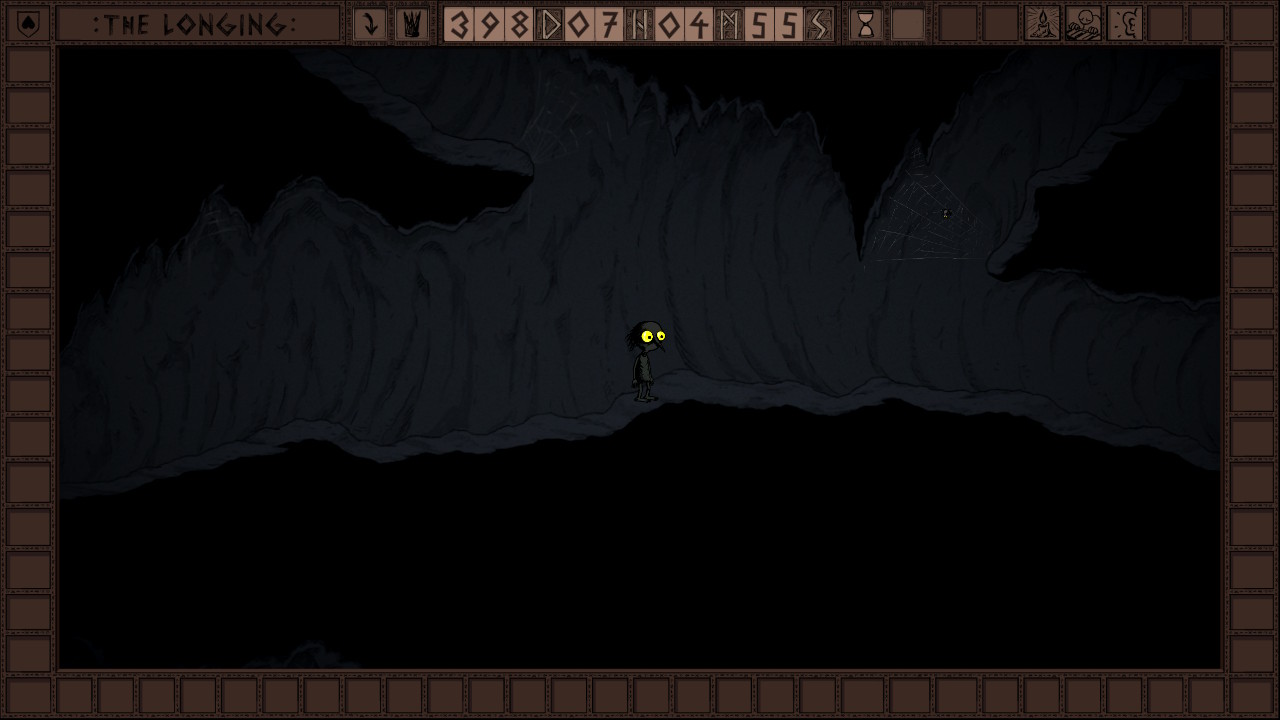Activate the candle icon
This screenshot has width=1280, height=720.
[x=1042, y=24]
